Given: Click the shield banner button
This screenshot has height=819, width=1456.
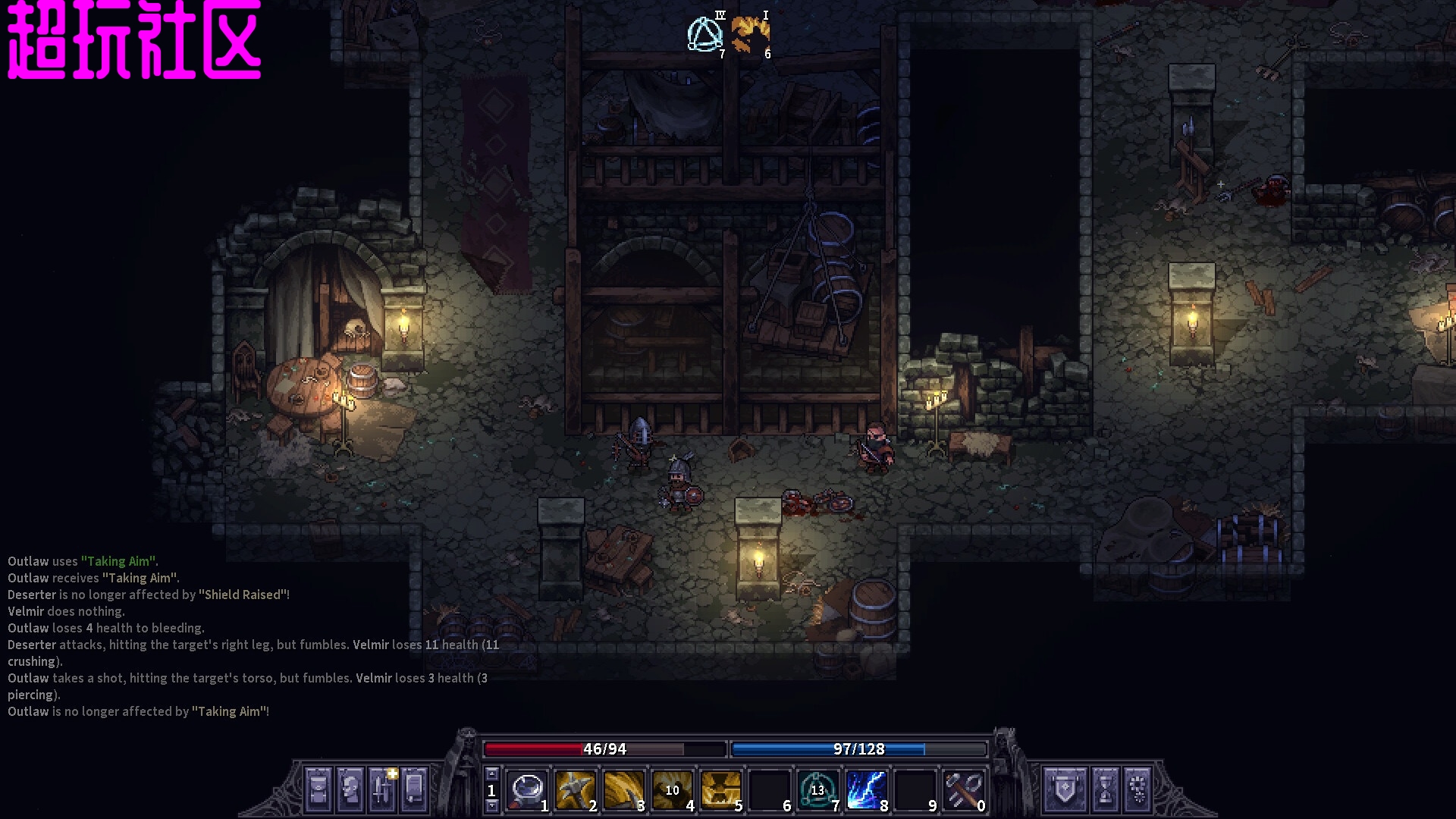Looking at the screenshot, I should (1065, 789).
